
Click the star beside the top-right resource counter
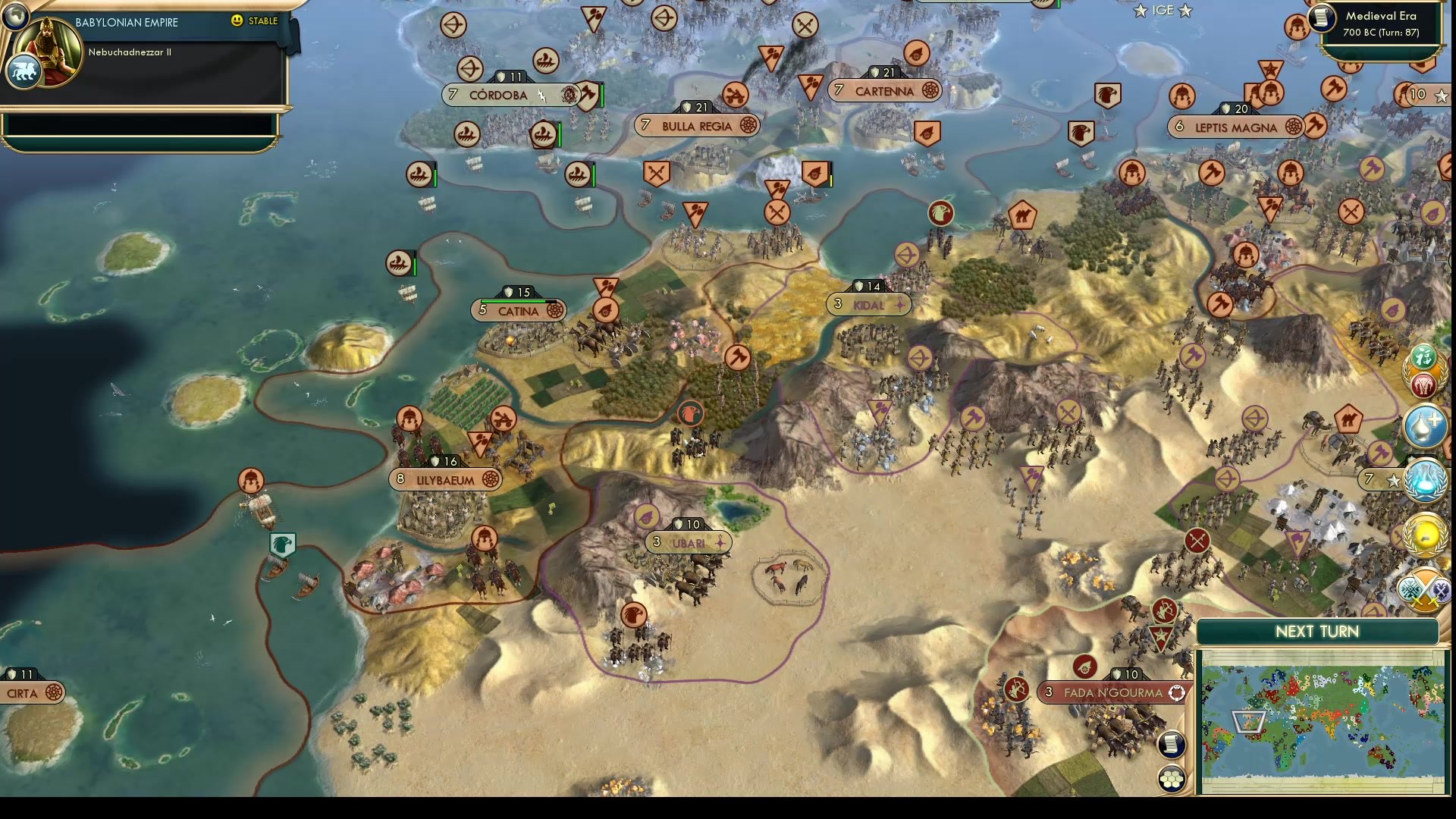tap(1439, 96)
